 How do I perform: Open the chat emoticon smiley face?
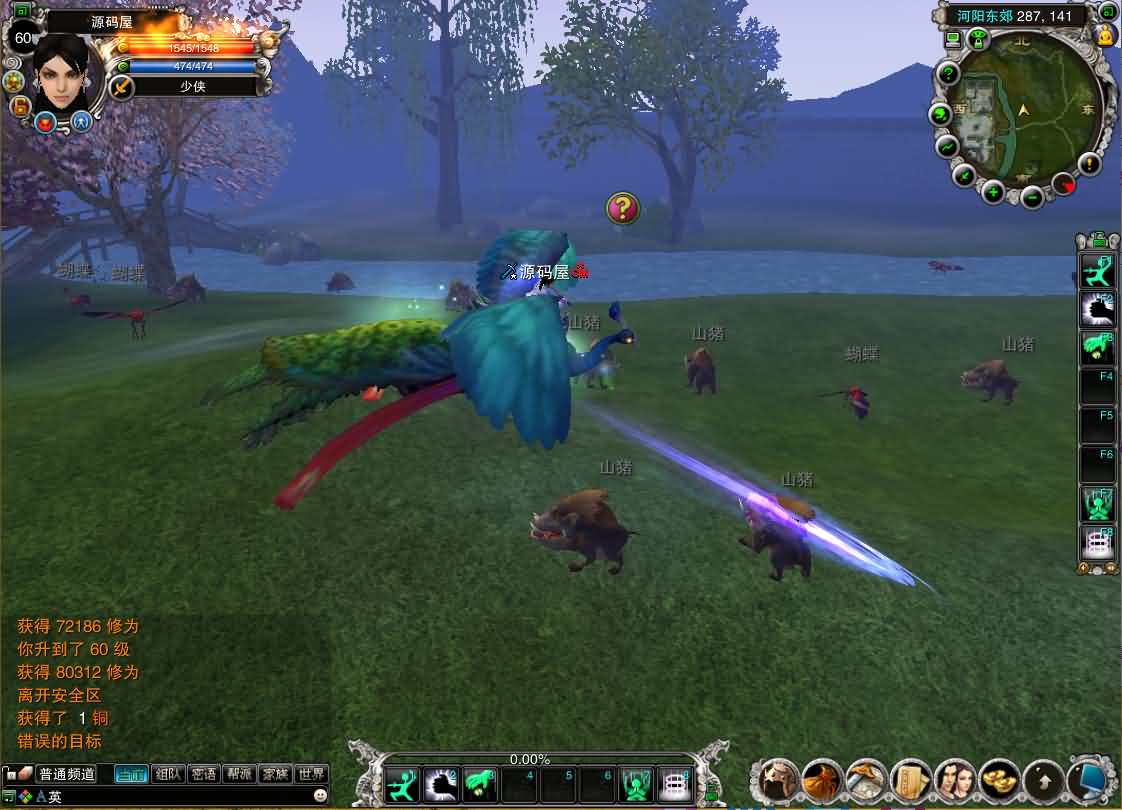pos(320,796)
